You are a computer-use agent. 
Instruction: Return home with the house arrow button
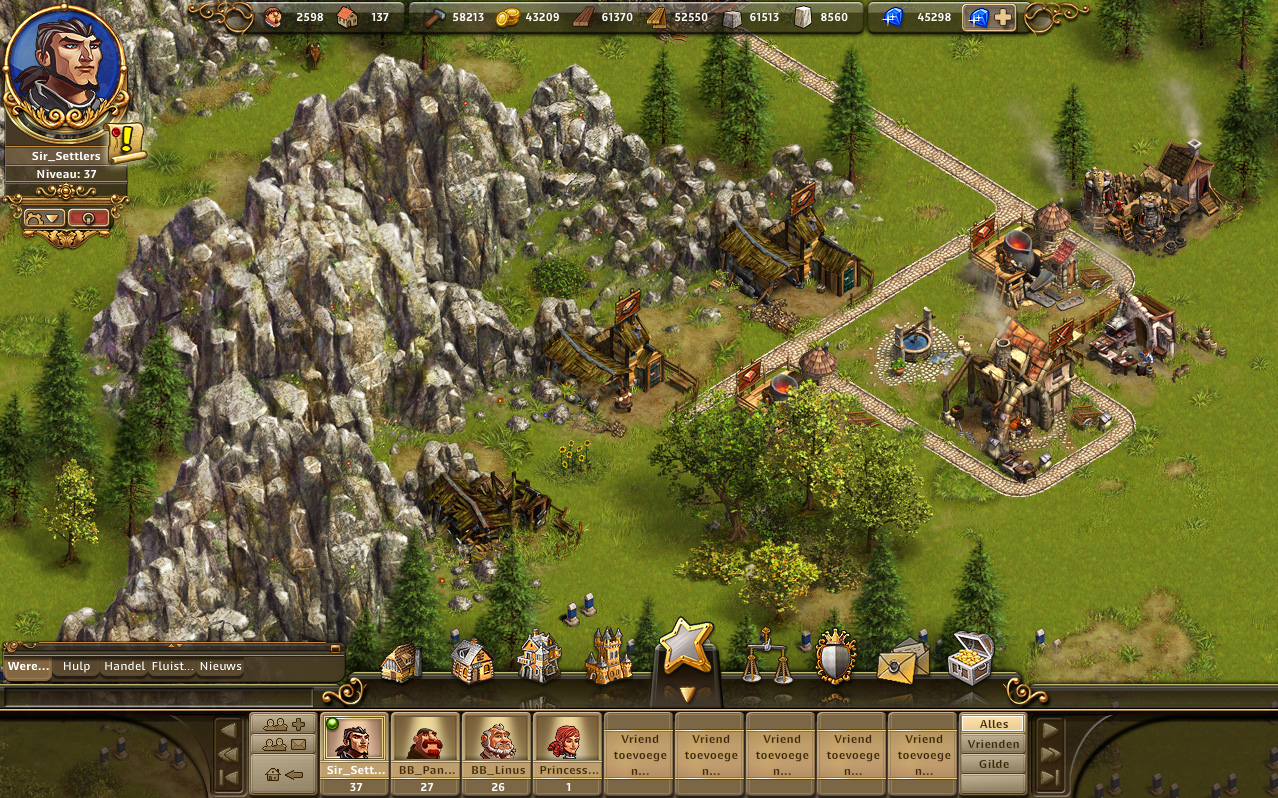click(284, 774)
